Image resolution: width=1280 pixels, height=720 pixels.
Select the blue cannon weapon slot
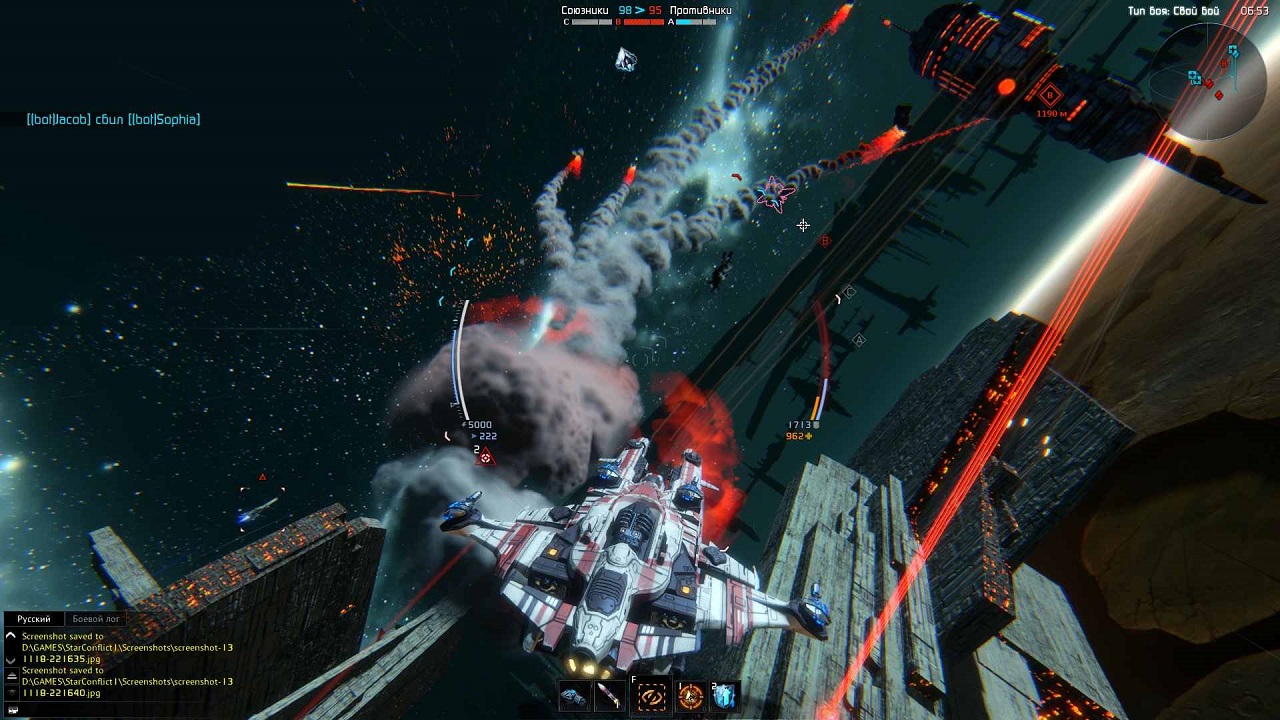(574, 696)
